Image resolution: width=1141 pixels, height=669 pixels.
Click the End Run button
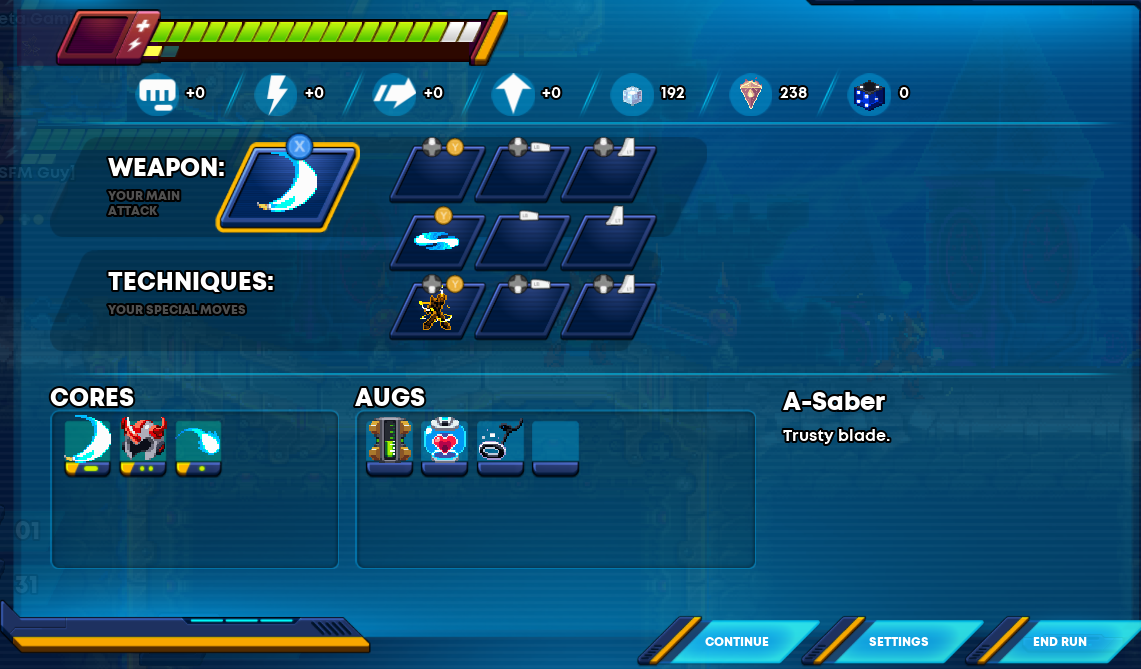pos(1060,642)
